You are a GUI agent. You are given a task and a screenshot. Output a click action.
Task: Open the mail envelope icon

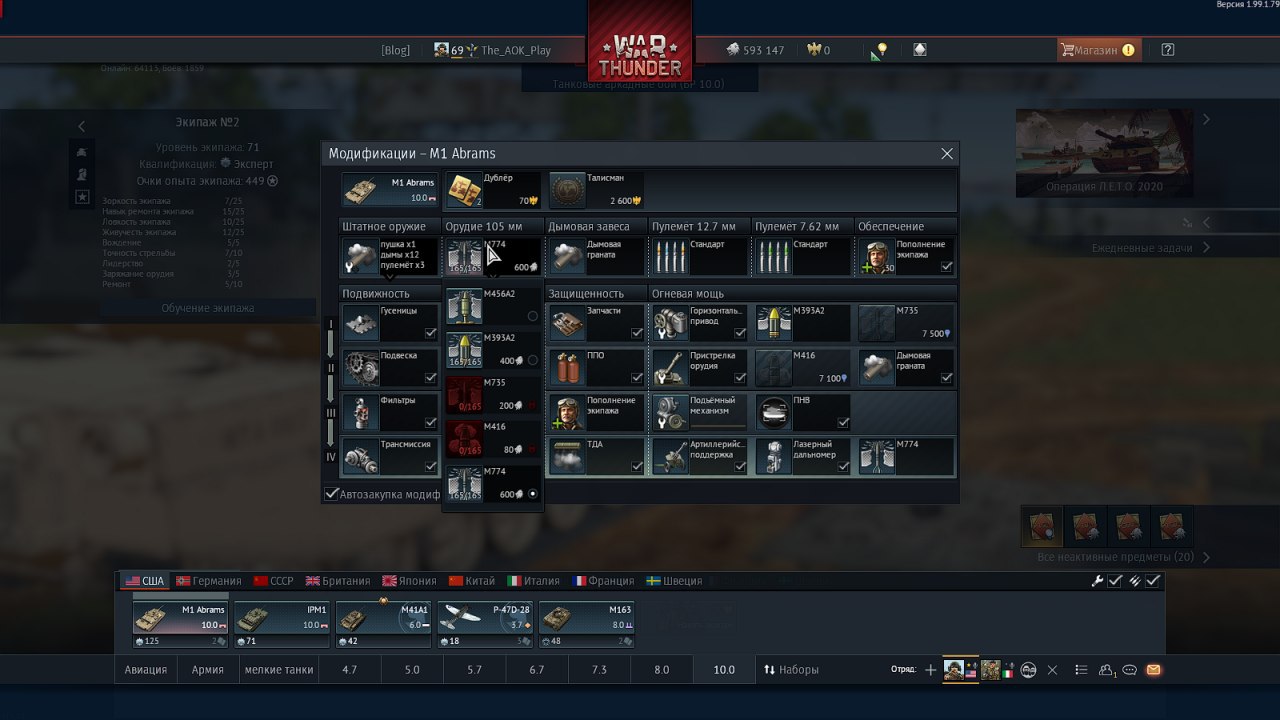coord(1153,670)
